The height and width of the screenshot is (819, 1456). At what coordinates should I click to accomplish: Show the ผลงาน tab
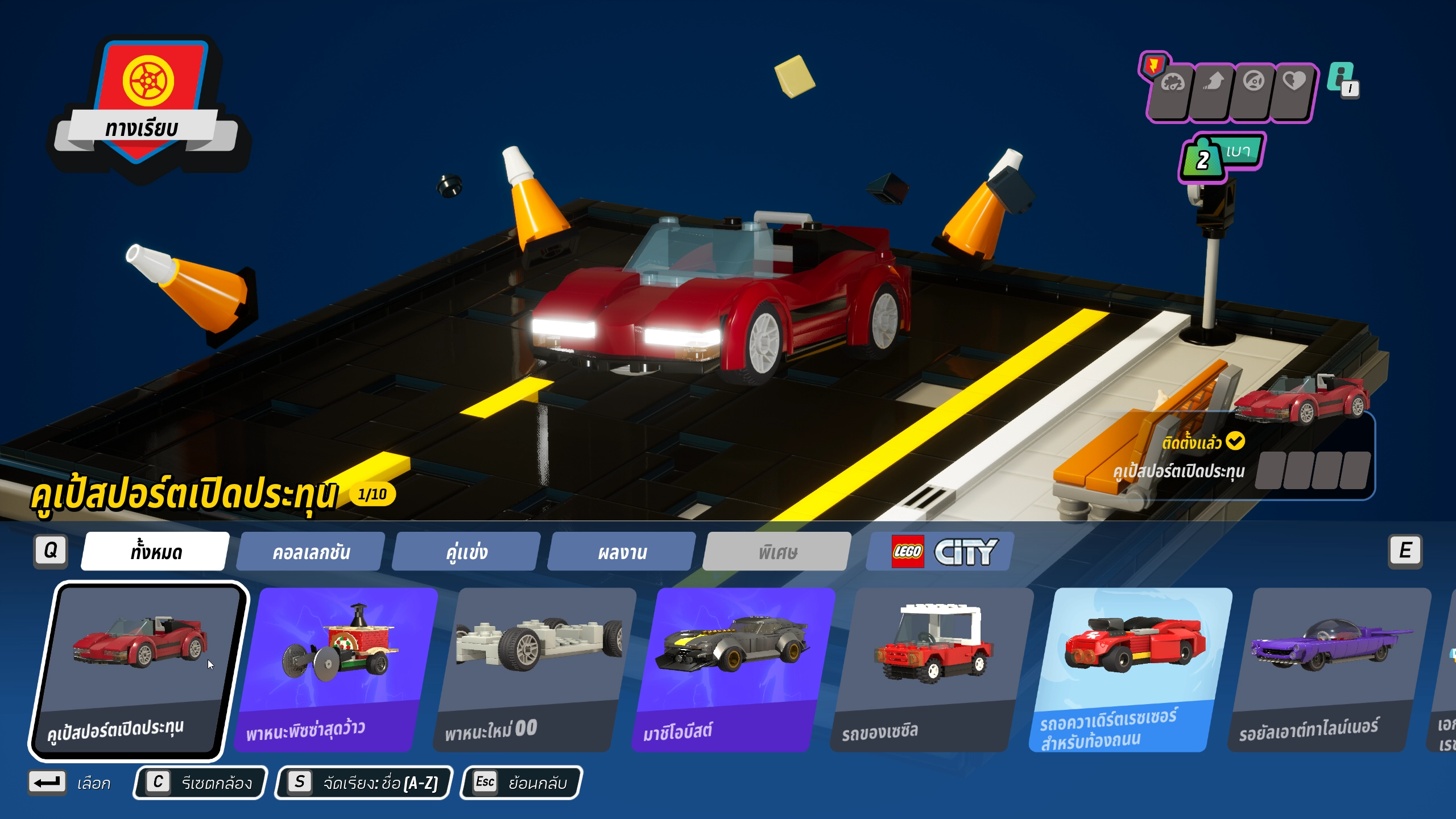pos(622,551)
